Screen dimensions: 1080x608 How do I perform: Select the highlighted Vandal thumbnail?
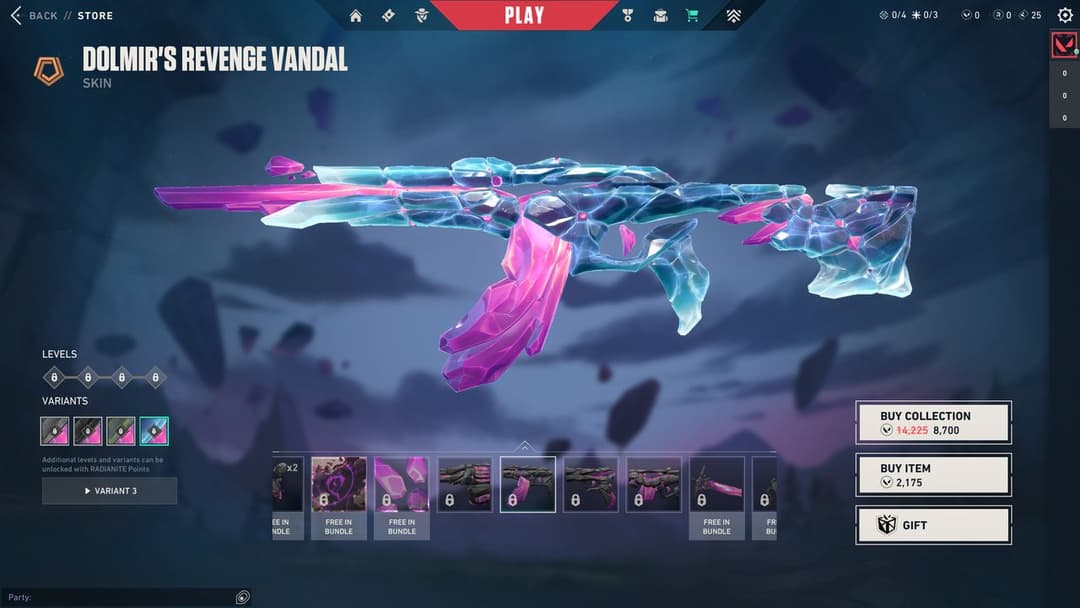[x=528, y=484]
